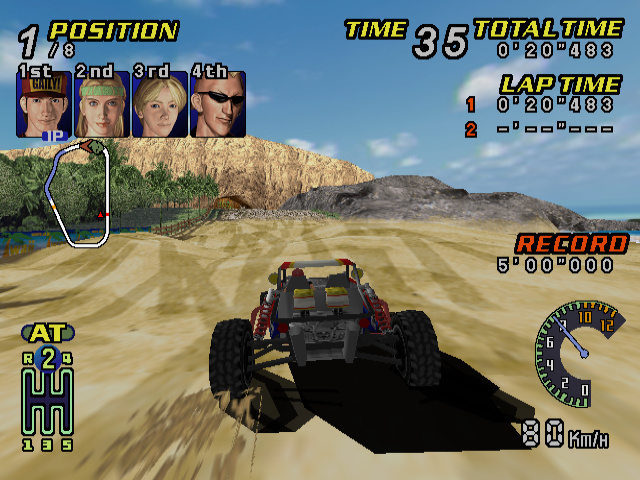Select the 1st place racer portrait
Image resolution: width=640 pixels, height=480 pixels.
pyautogui.click(x=43, y=104)
